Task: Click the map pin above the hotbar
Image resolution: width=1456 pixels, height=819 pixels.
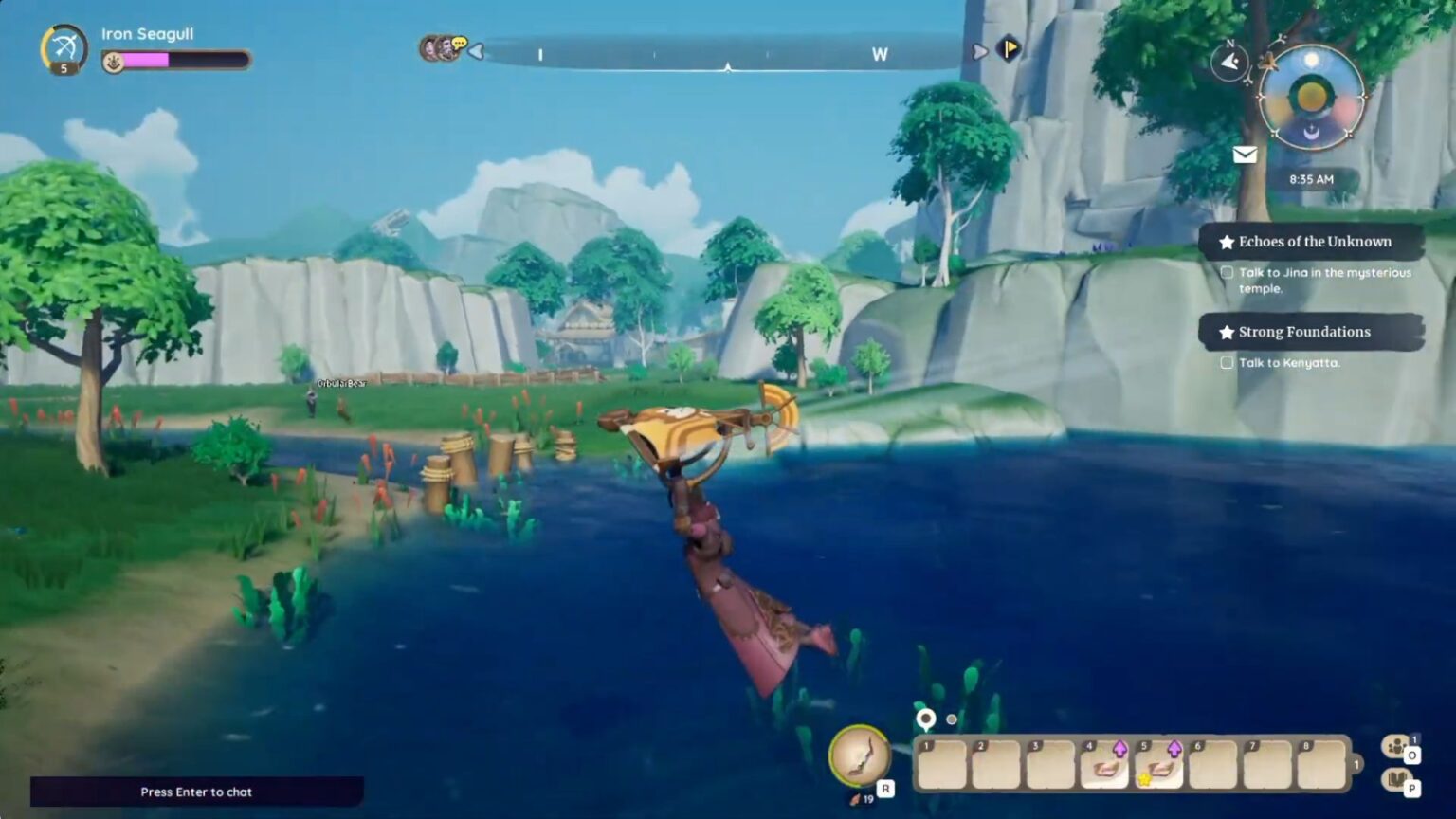Action: (x=926, y=719)
